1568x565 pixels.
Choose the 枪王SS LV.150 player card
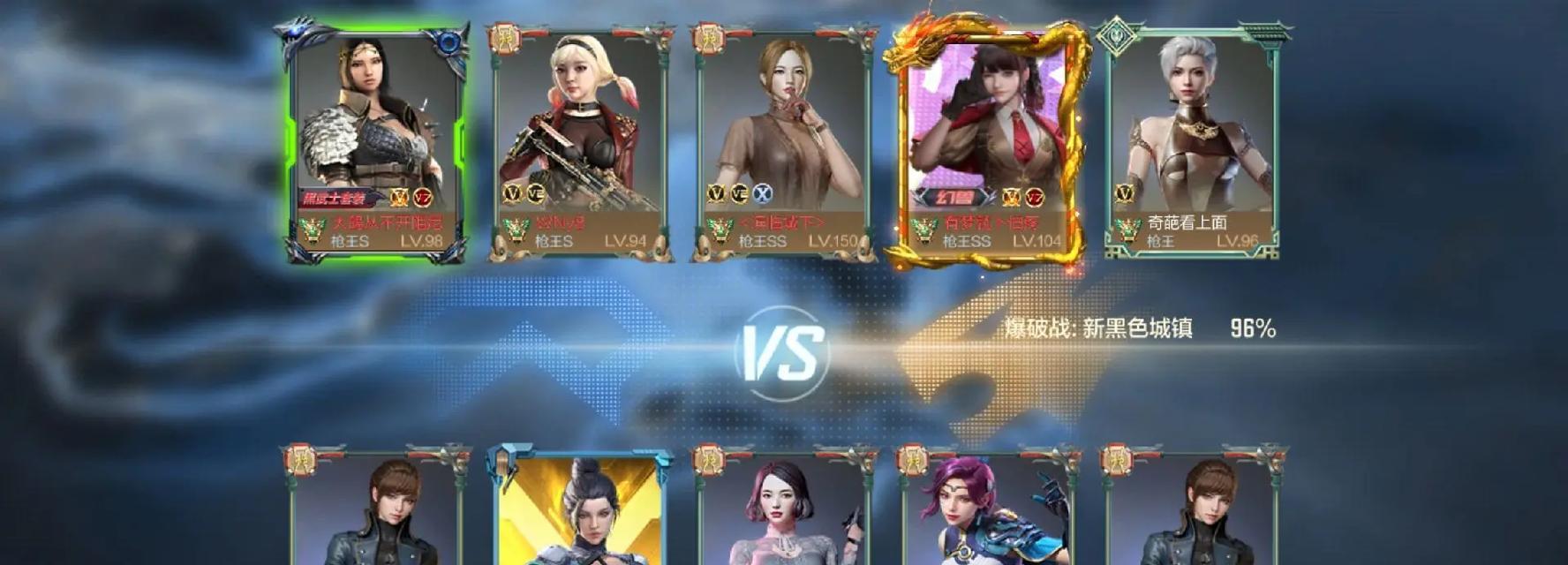(782, 141)
